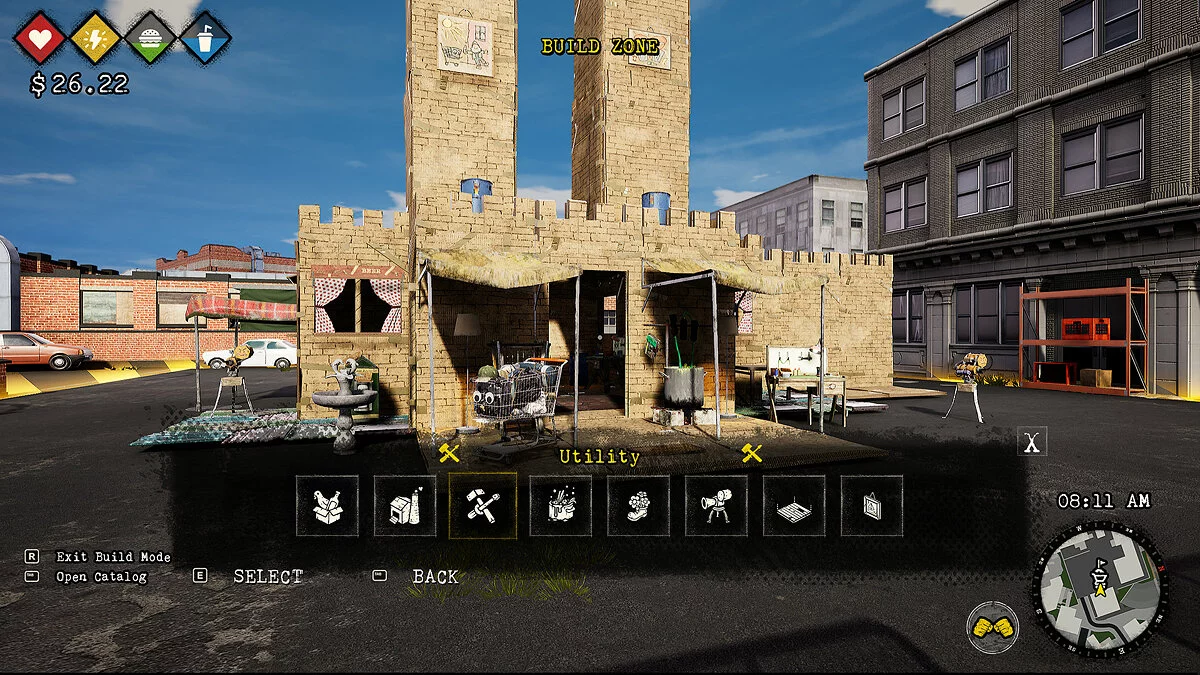Click the red heart health icon

pos(40,38)
